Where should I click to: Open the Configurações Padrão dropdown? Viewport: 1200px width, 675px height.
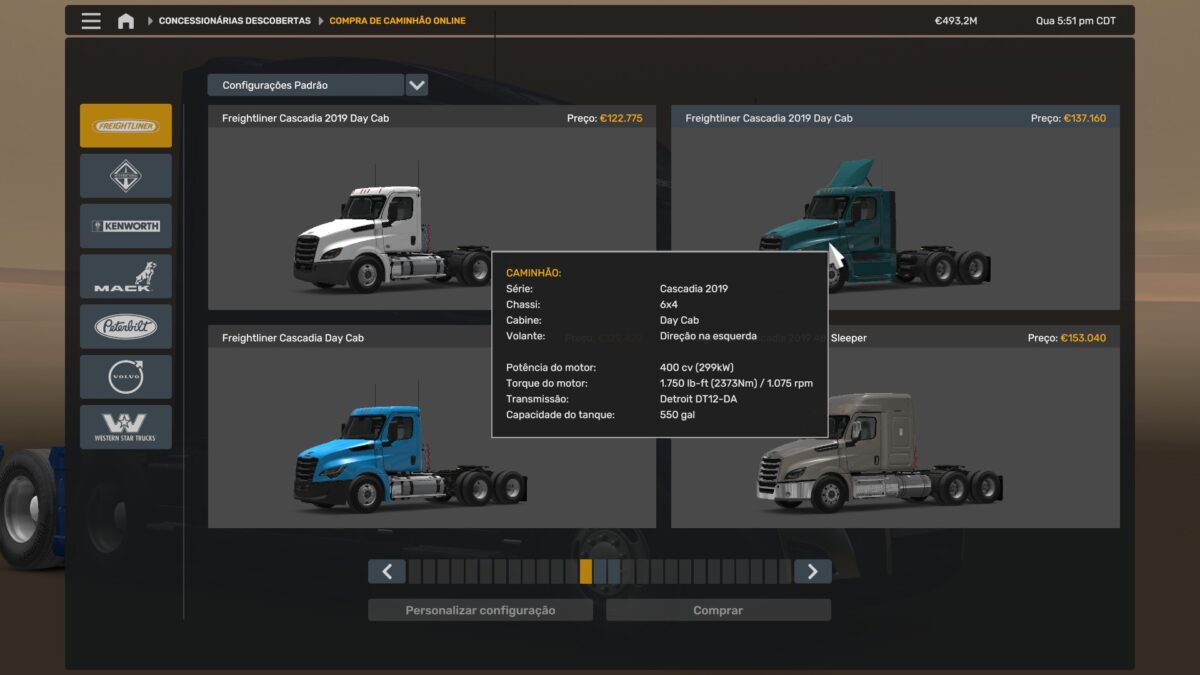[x=417, y=85]
